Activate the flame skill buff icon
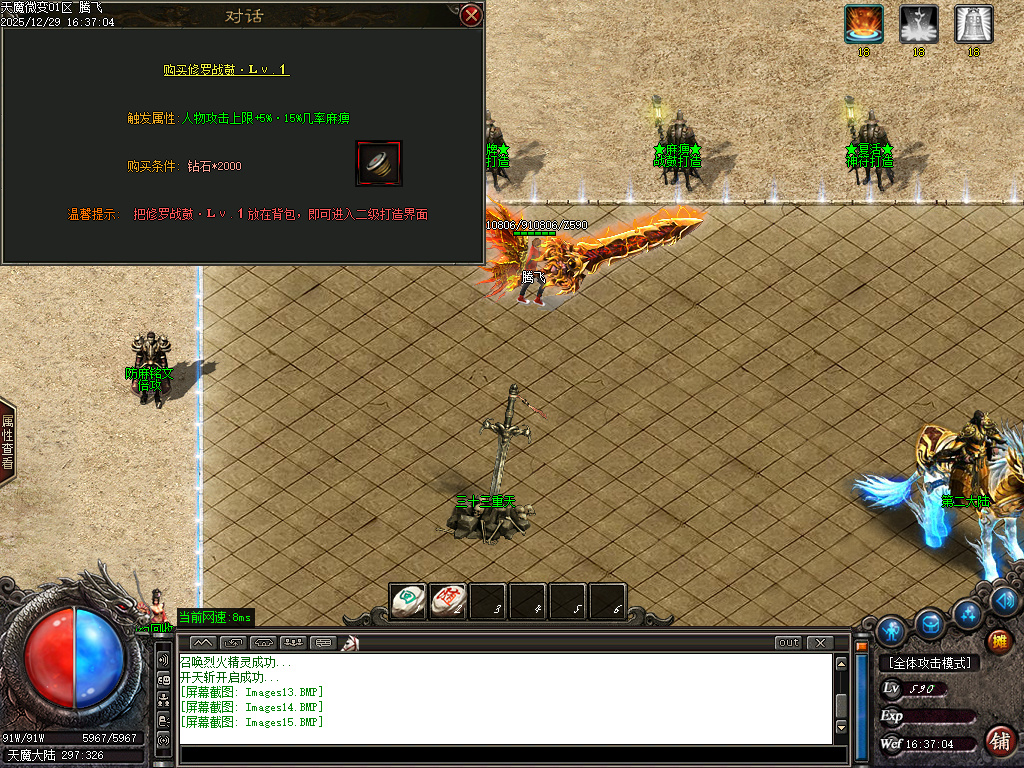This screenshot has height=768, width=1024. pyautogui.click(x=863, y=24)
